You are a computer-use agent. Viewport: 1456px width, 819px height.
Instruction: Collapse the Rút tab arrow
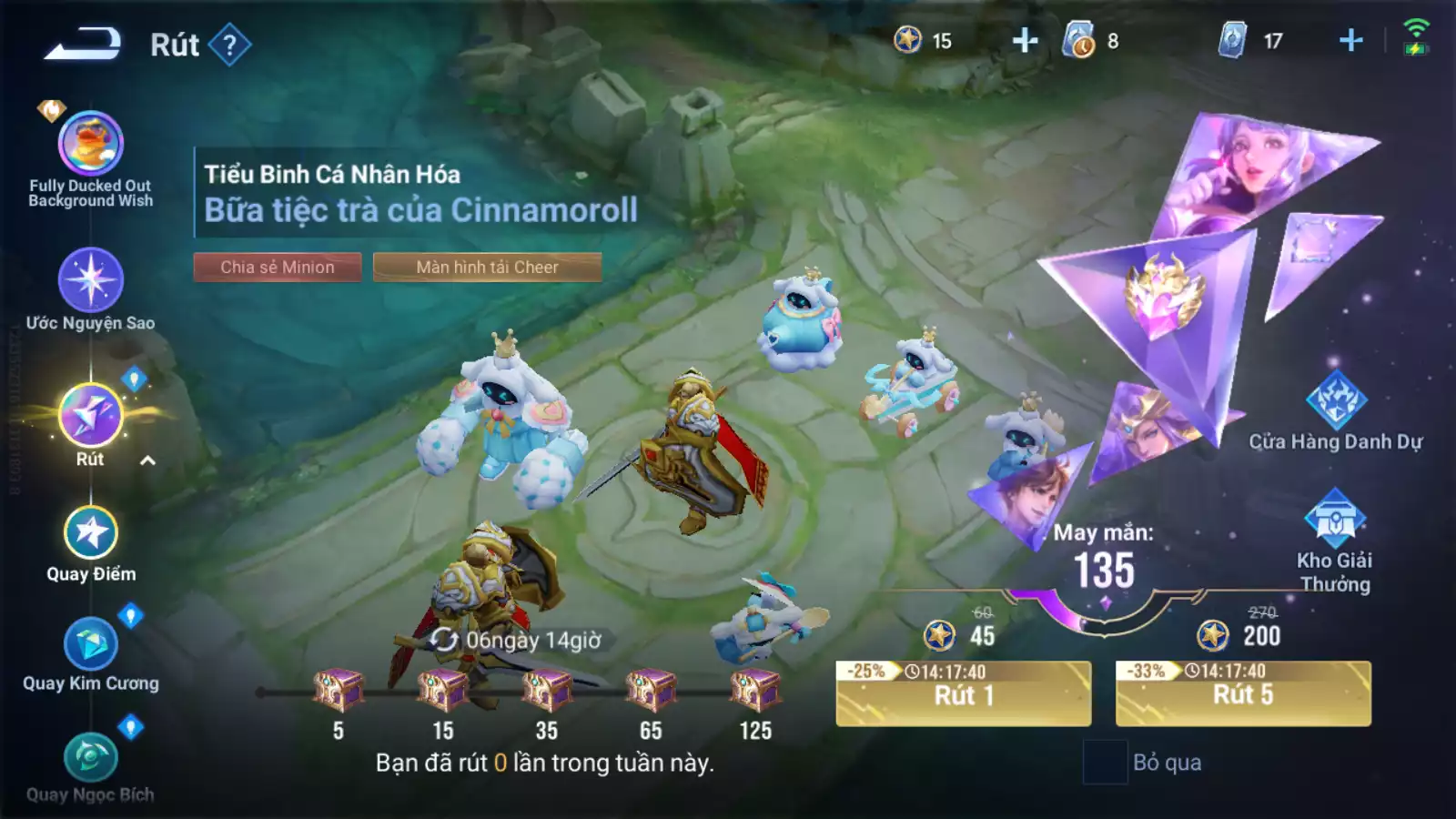(x=147, y=460)
